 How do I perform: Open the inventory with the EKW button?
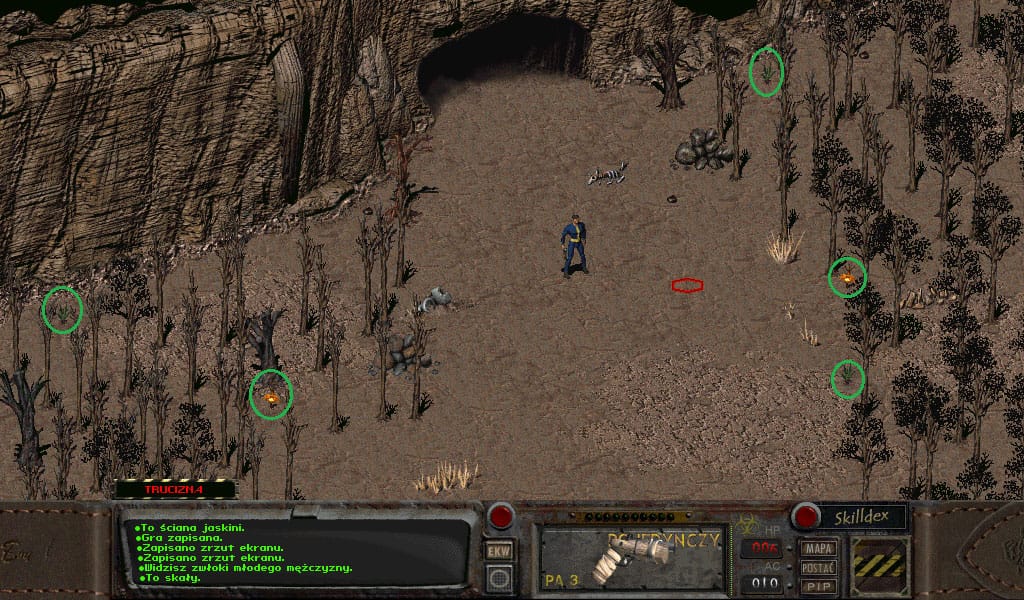[499, 551]
